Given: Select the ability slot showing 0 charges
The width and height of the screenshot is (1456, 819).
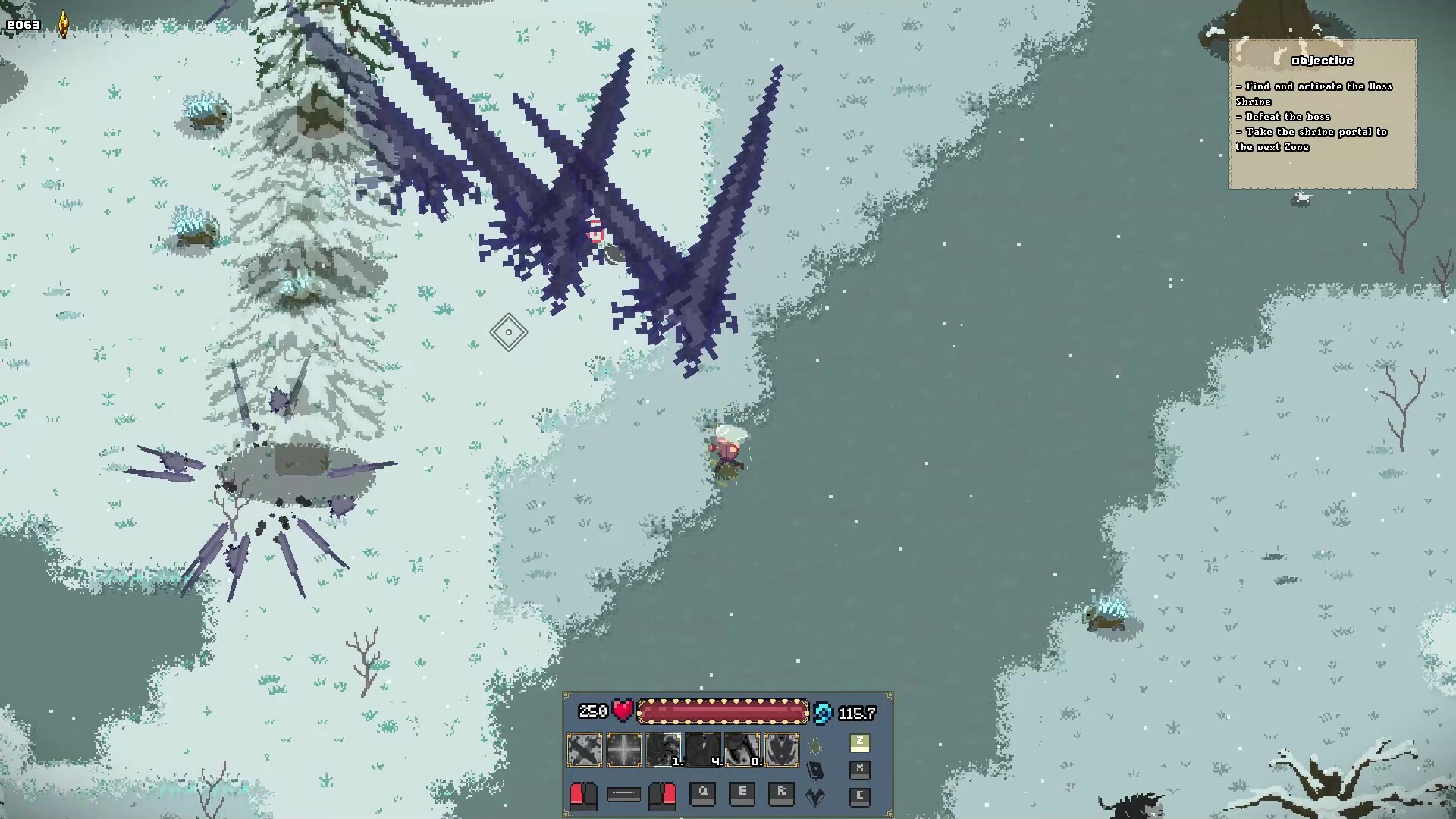Looking at the screenshot, I should (x=743, y=749).
